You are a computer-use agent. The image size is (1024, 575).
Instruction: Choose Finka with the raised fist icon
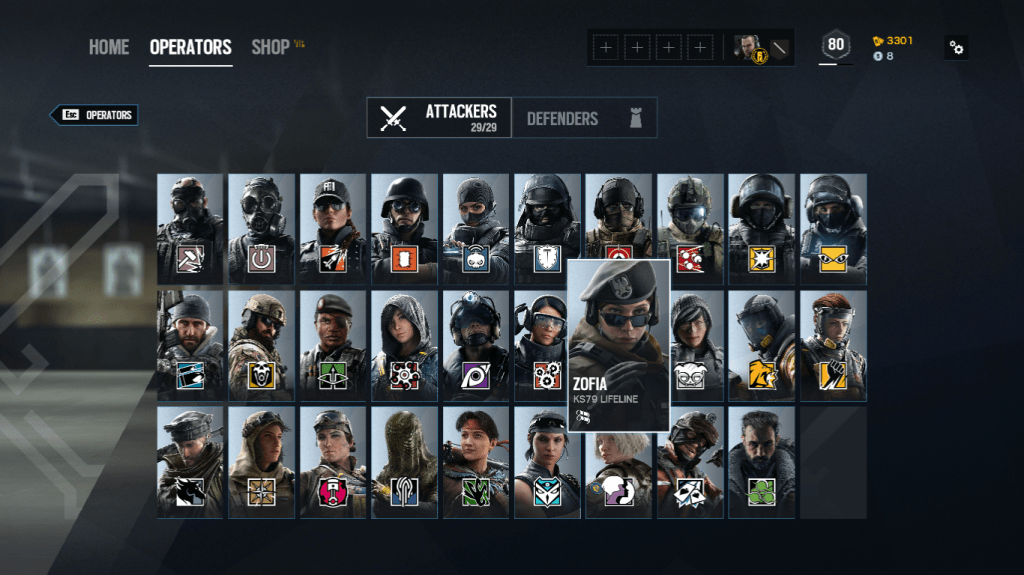(833, 346)
